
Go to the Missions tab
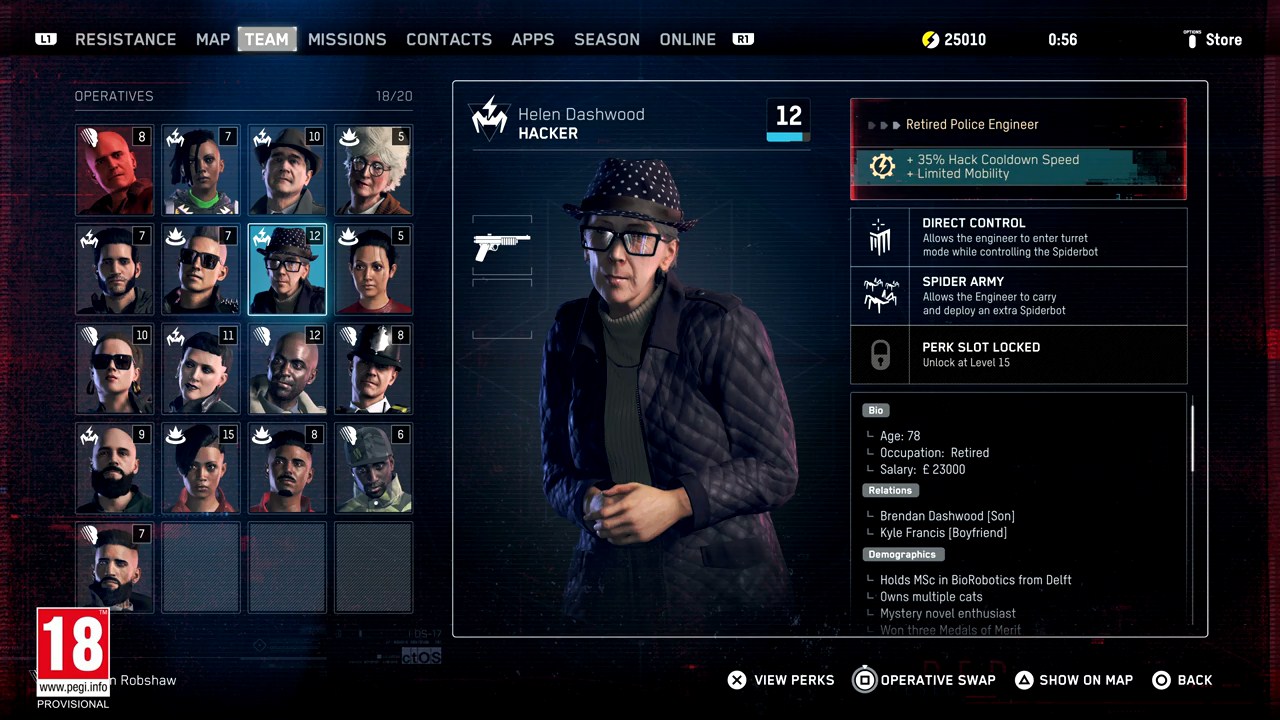pyautogui.click(x=347, y=40)
